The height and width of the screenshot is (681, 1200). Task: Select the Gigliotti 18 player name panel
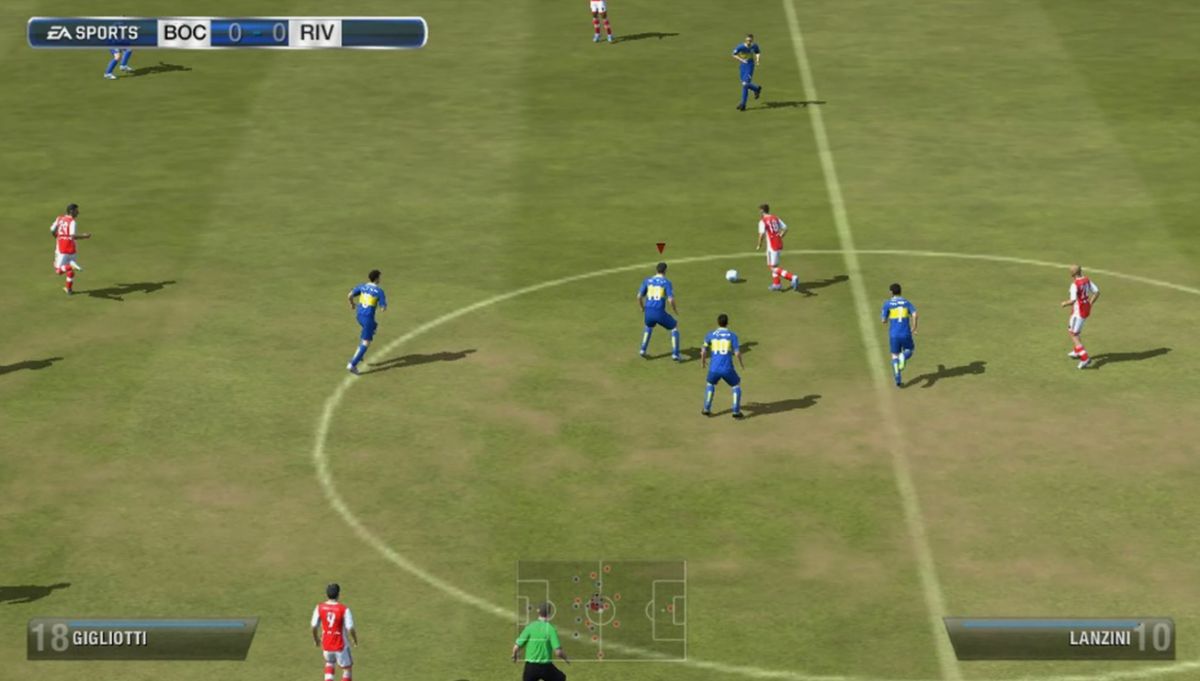(x=141, y=638)
